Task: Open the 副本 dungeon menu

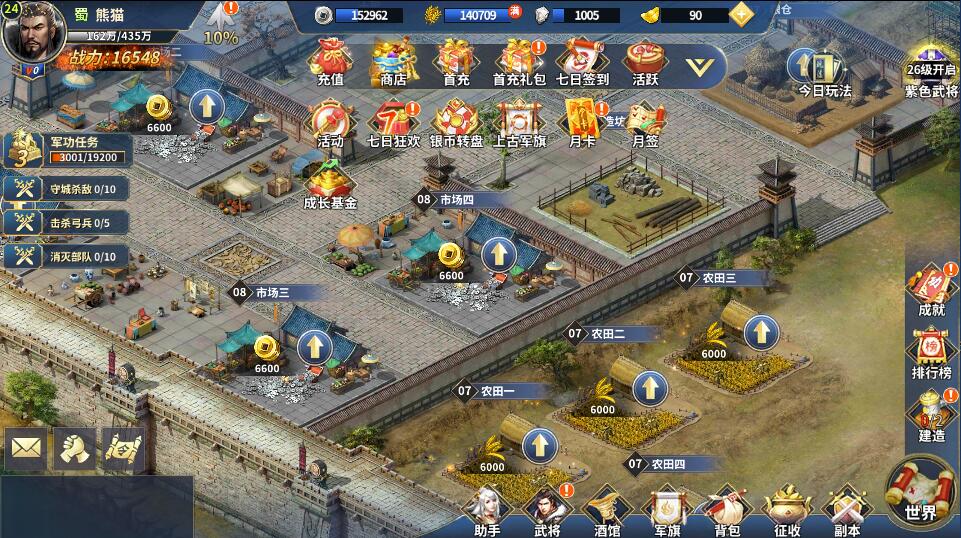Action: 847,510
